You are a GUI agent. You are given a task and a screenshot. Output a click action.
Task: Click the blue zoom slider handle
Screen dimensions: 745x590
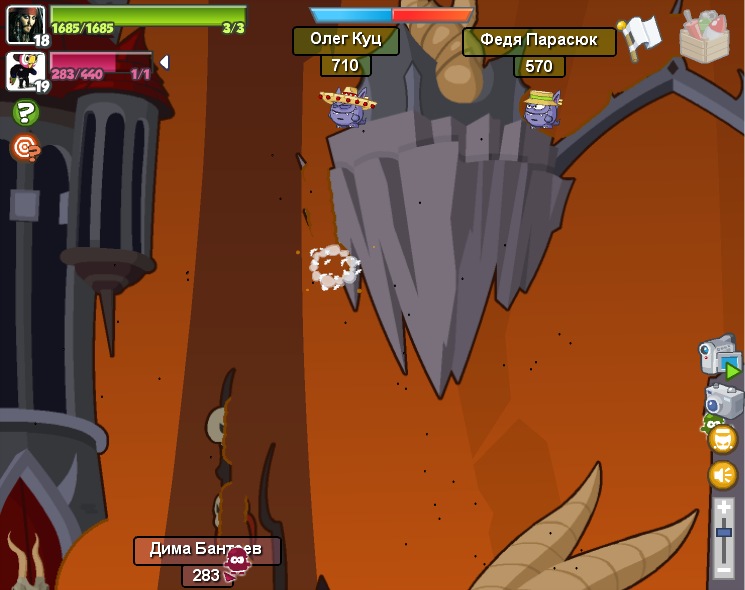click(x=723, y=533)
